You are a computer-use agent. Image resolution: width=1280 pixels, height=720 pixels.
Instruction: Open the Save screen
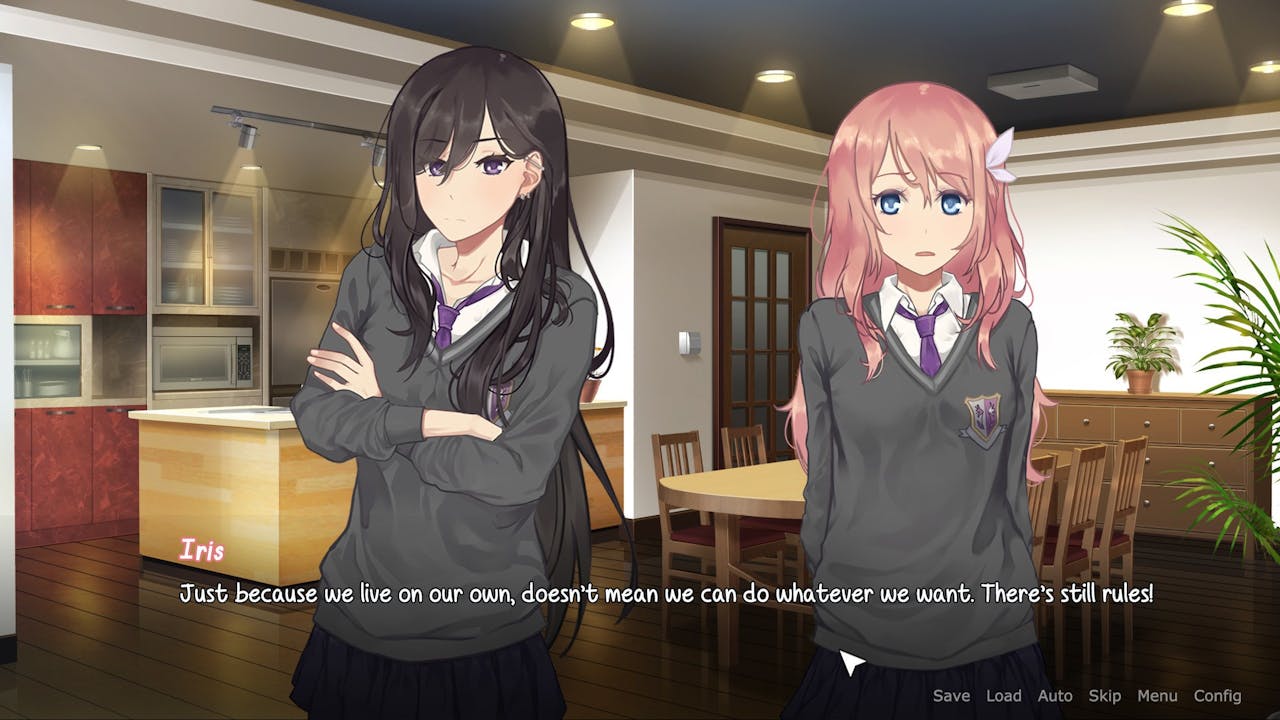point(950,695)
